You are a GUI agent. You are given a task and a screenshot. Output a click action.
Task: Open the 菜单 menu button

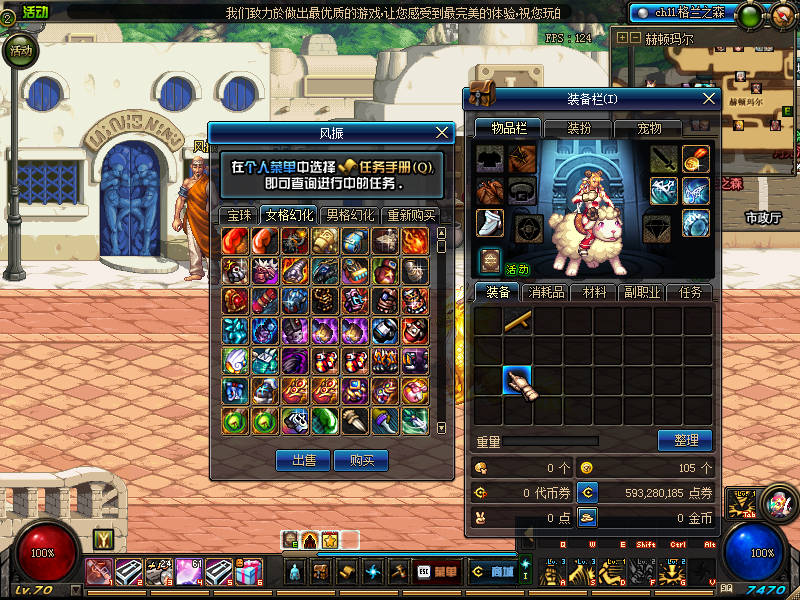(x=441, y=572)
